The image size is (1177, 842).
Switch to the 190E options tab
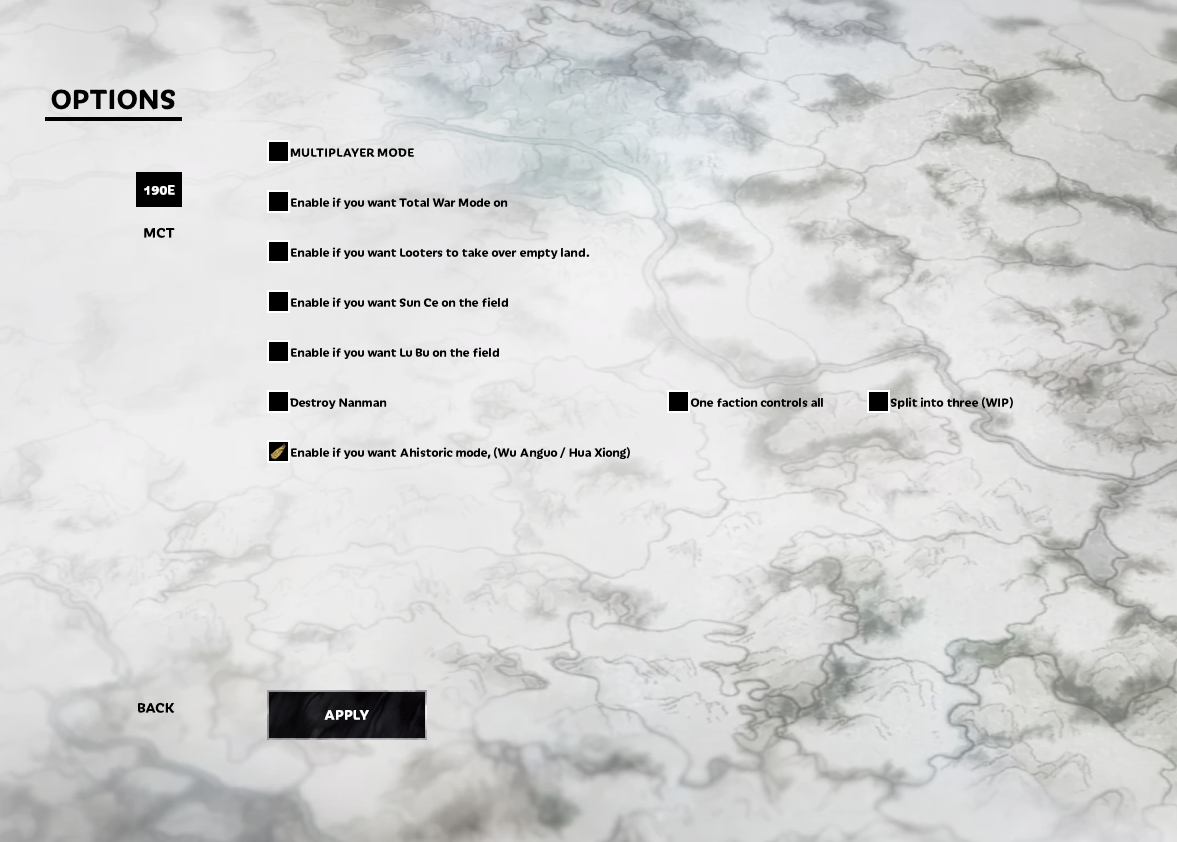[x=159, y=190]
